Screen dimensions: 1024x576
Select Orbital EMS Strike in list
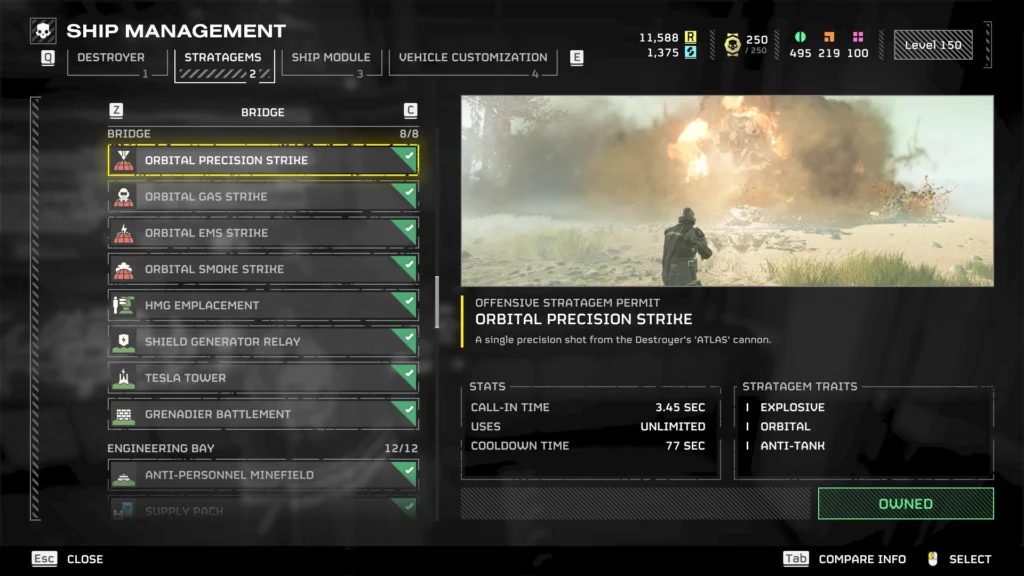pyautogui.click(x=263, y=233)
